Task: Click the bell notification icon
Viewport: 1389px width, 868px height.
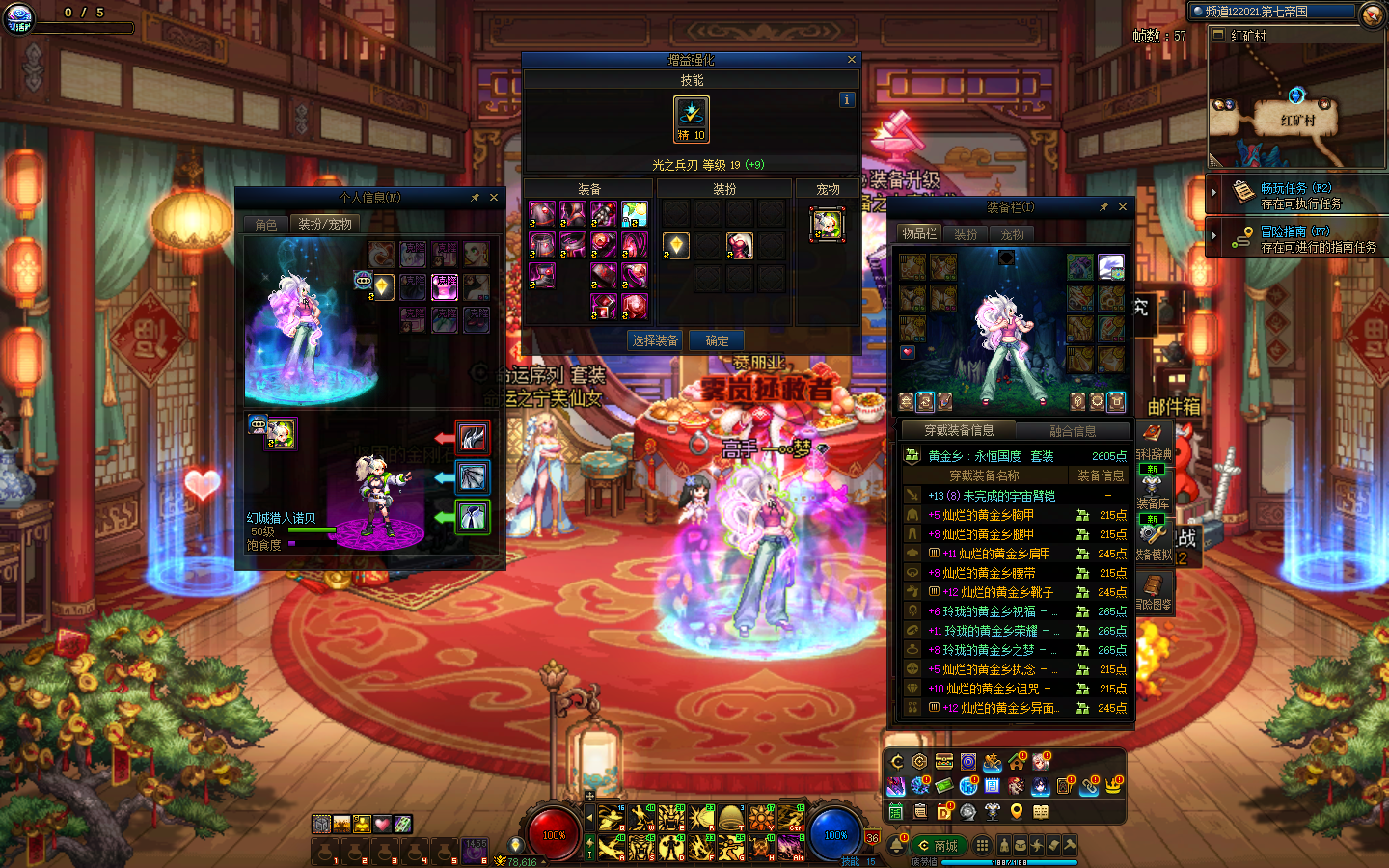Action: point(897,846)
